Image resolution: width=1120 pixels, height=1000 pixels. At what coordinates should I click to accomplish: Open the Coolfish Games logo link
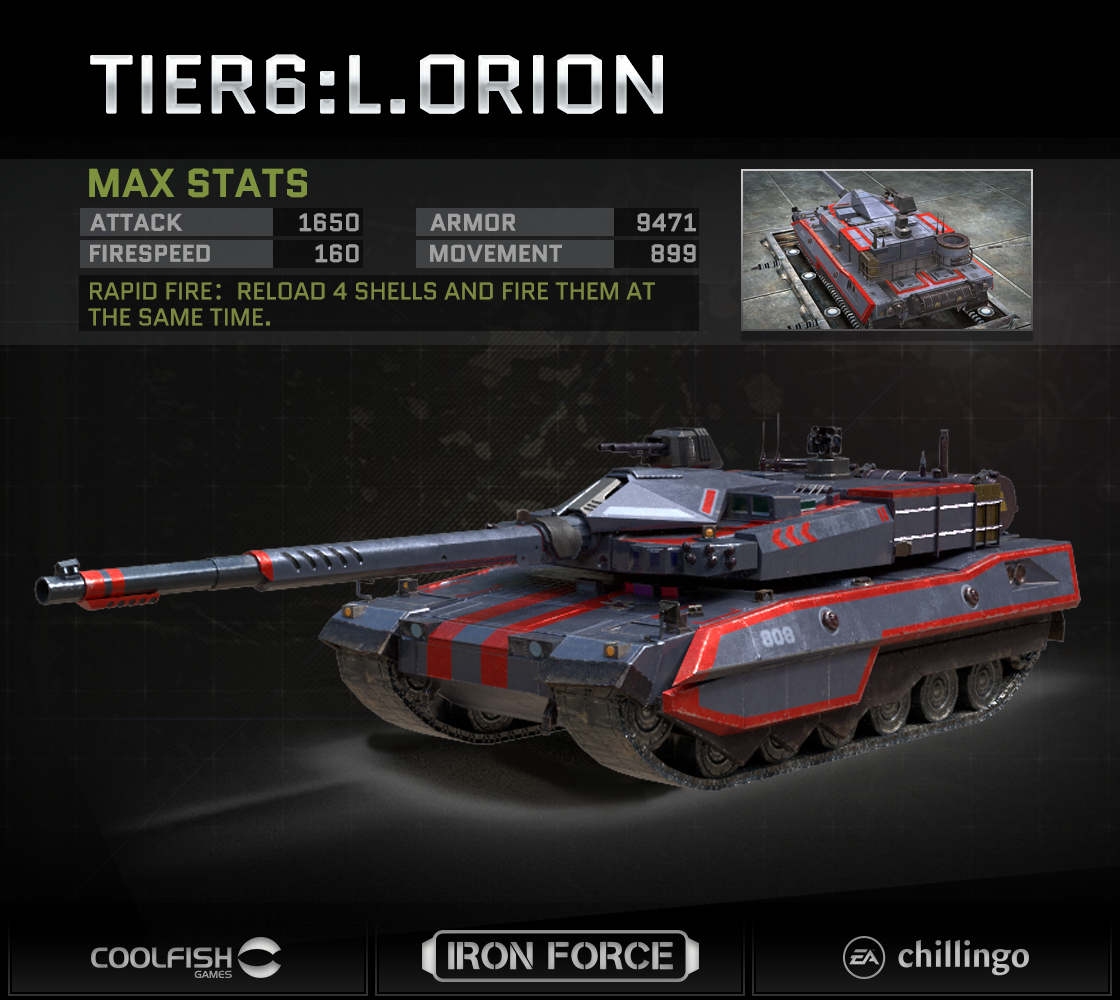[186, 957]
